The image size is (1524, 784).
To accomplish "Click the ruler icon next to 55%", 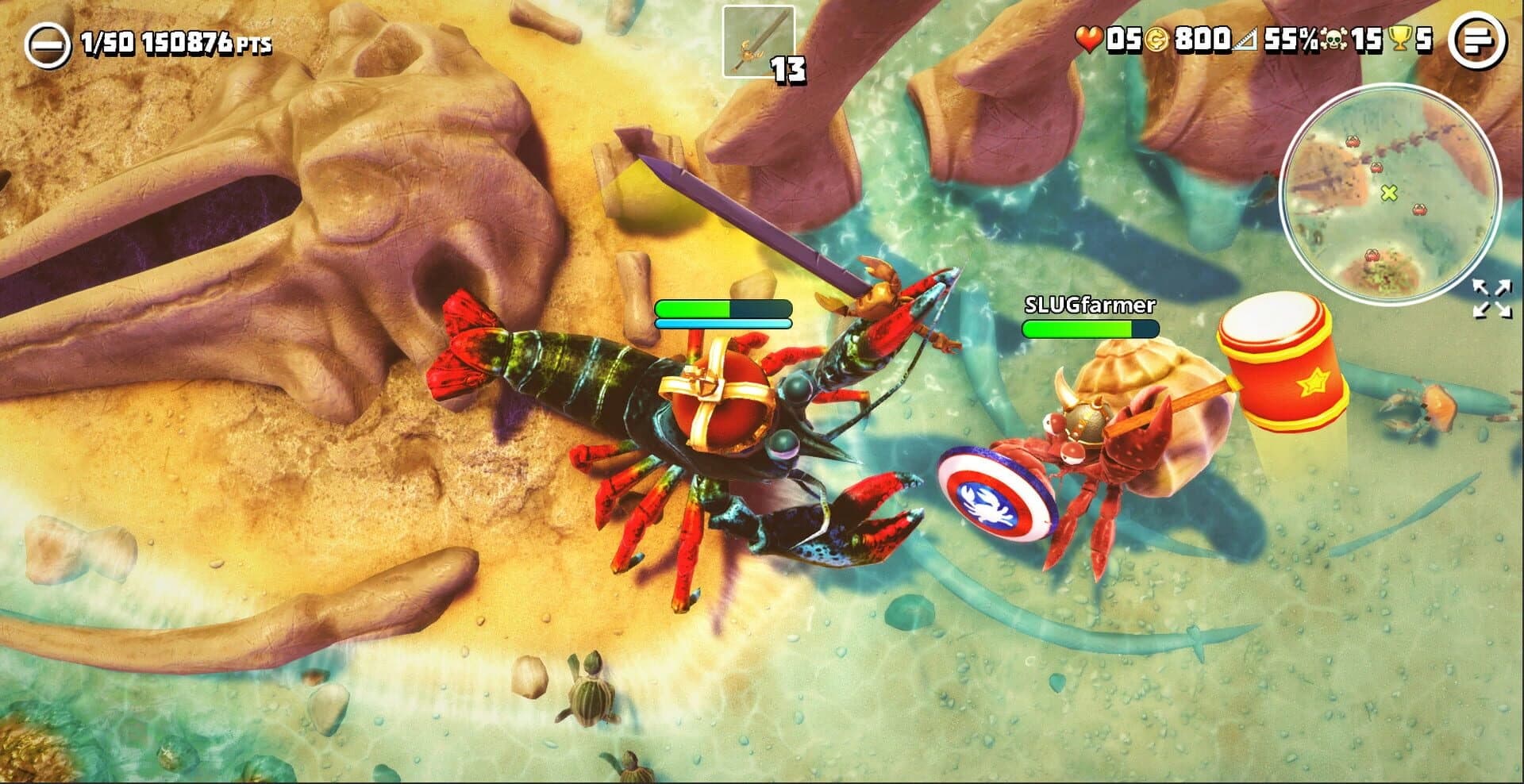I will [1245, 38].
